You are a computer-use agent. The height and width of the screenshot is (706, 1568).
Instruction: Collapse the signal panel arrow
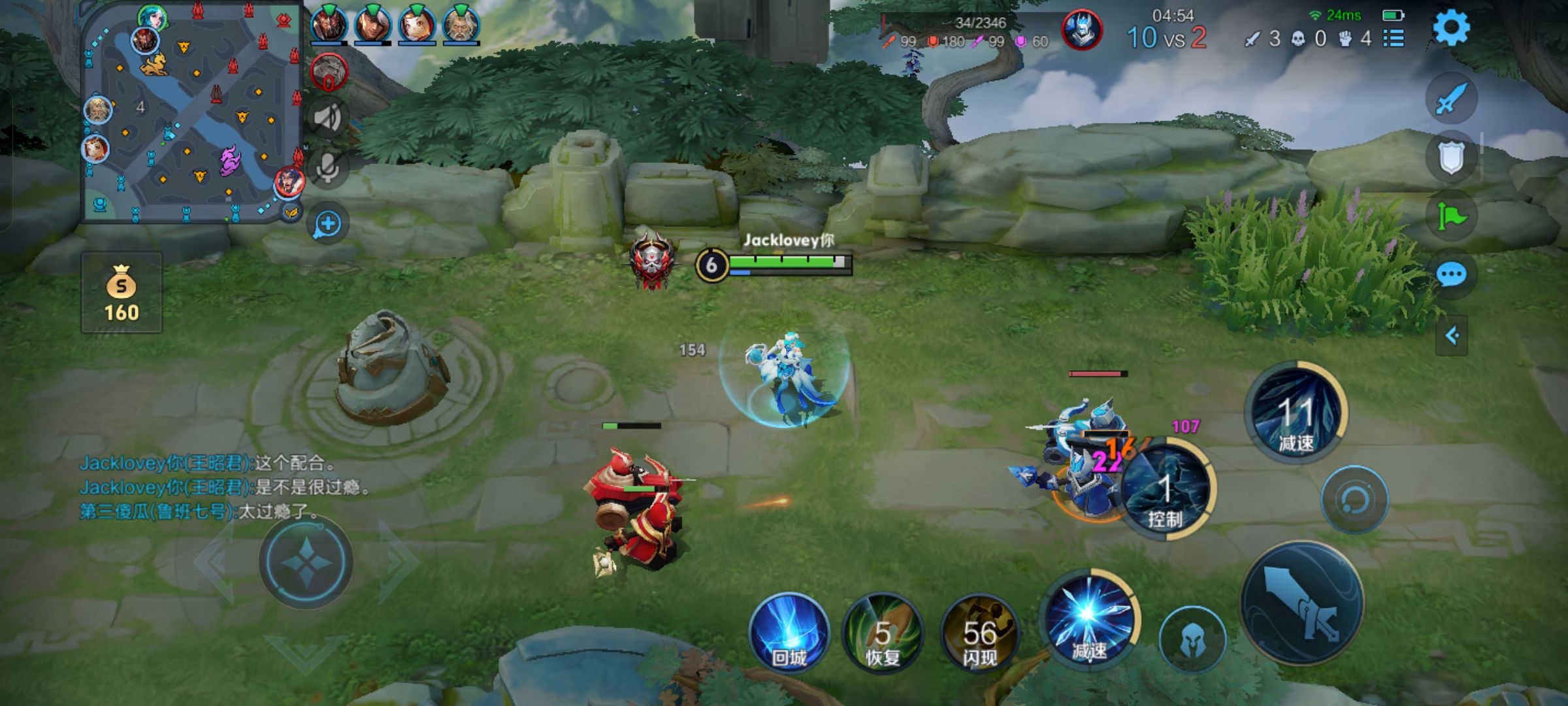(x=1452, y=336)
